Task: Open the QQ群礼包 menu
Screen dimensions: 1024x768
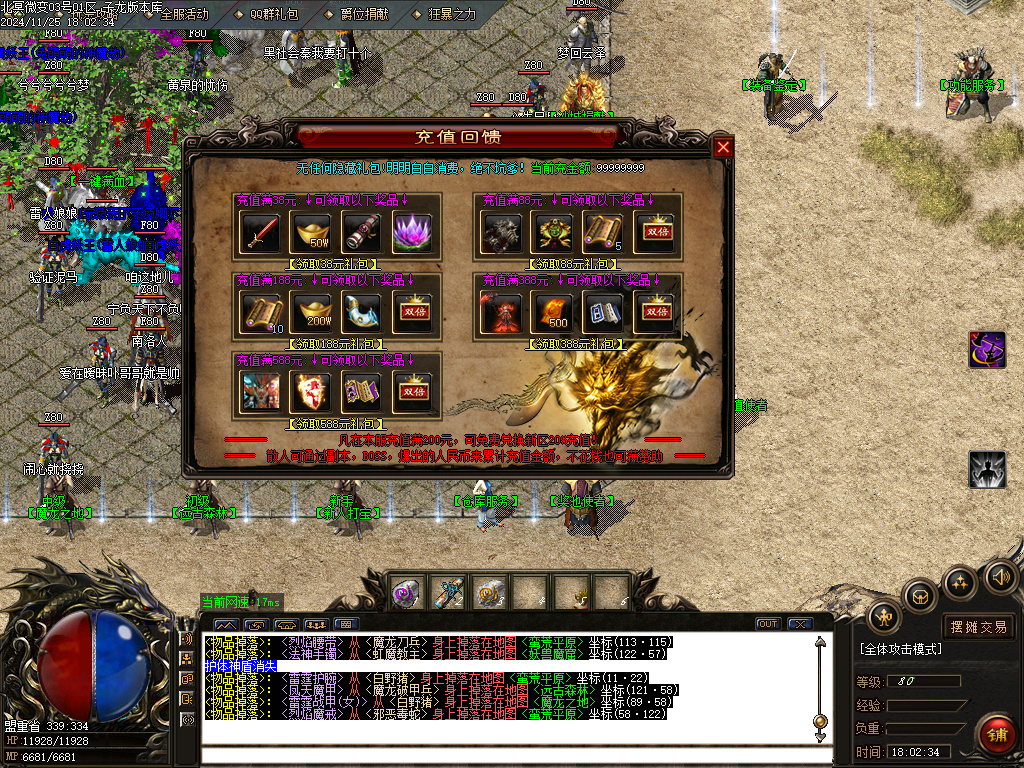Action: tap(266, 14)
